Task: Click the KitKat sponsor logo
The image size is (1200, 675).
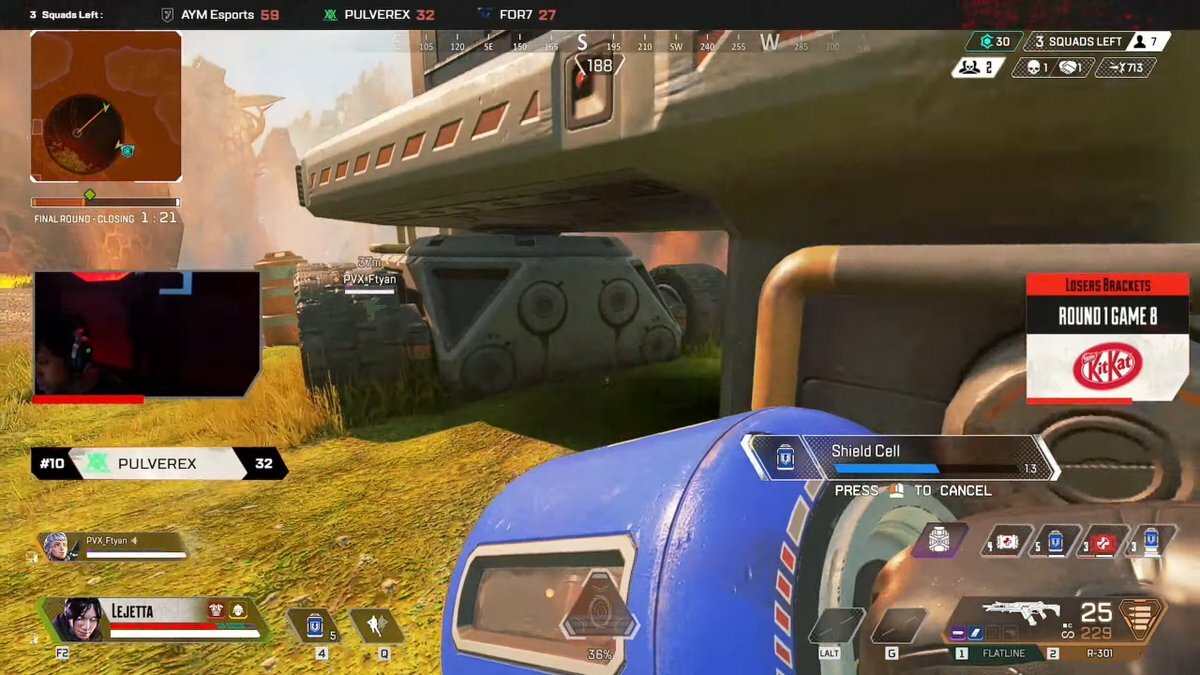Action: (x=1107, y=367)
